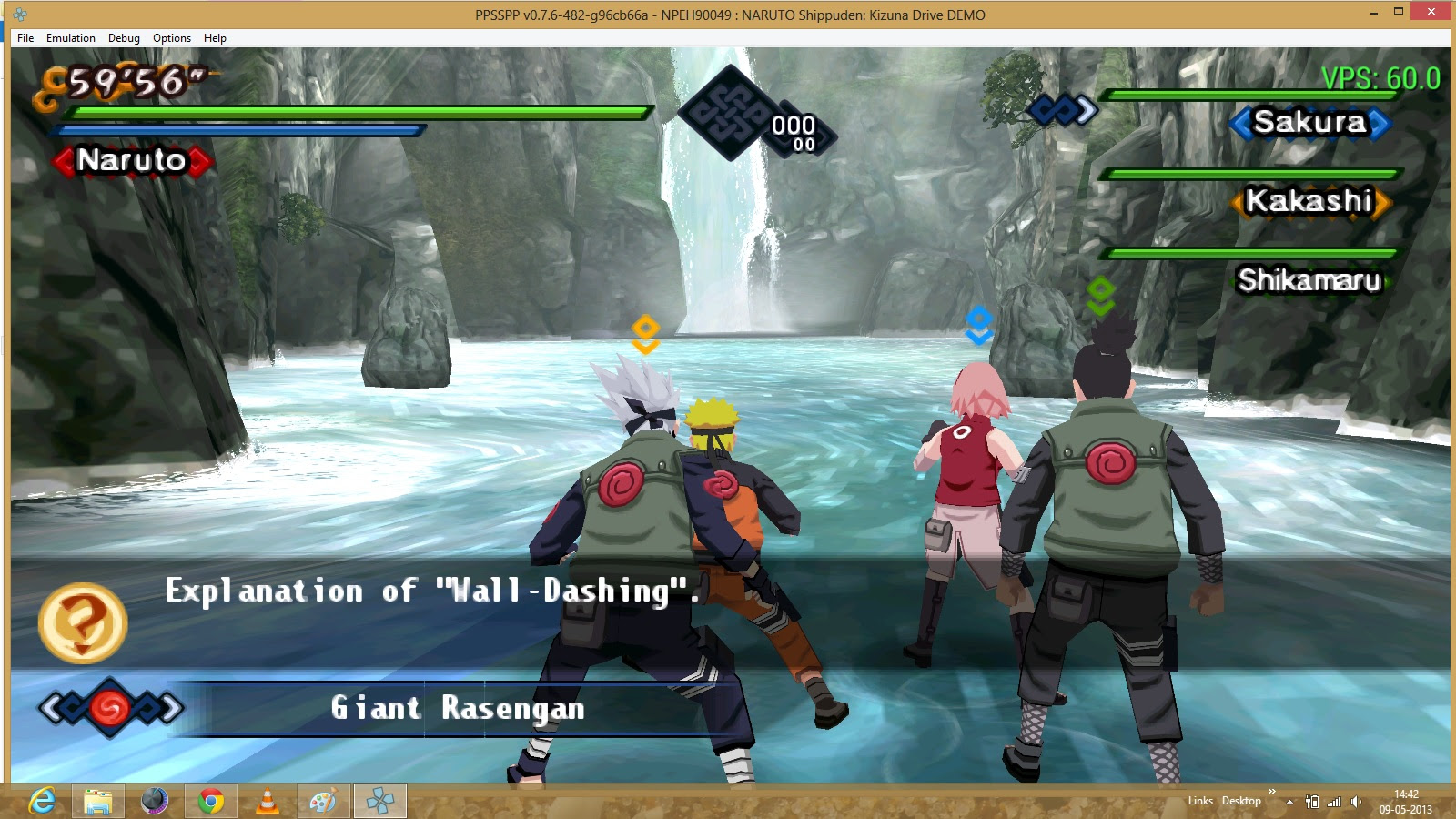
Task: Select the Giant Rasengan skill bar
Action: point(457,708)
